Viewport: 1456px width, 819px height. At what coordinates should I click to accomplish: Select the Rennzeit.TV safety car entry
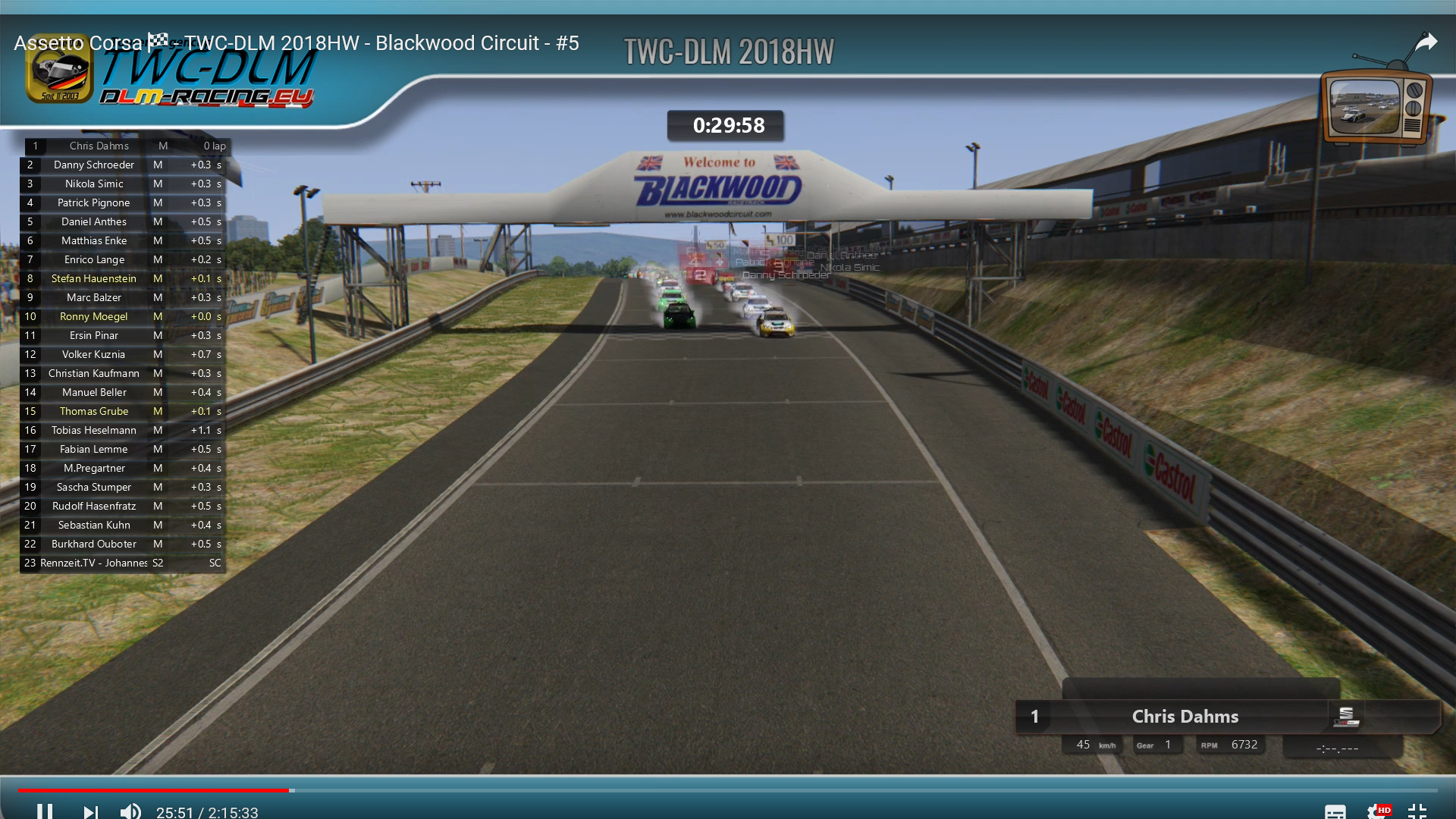pos(94,563)
